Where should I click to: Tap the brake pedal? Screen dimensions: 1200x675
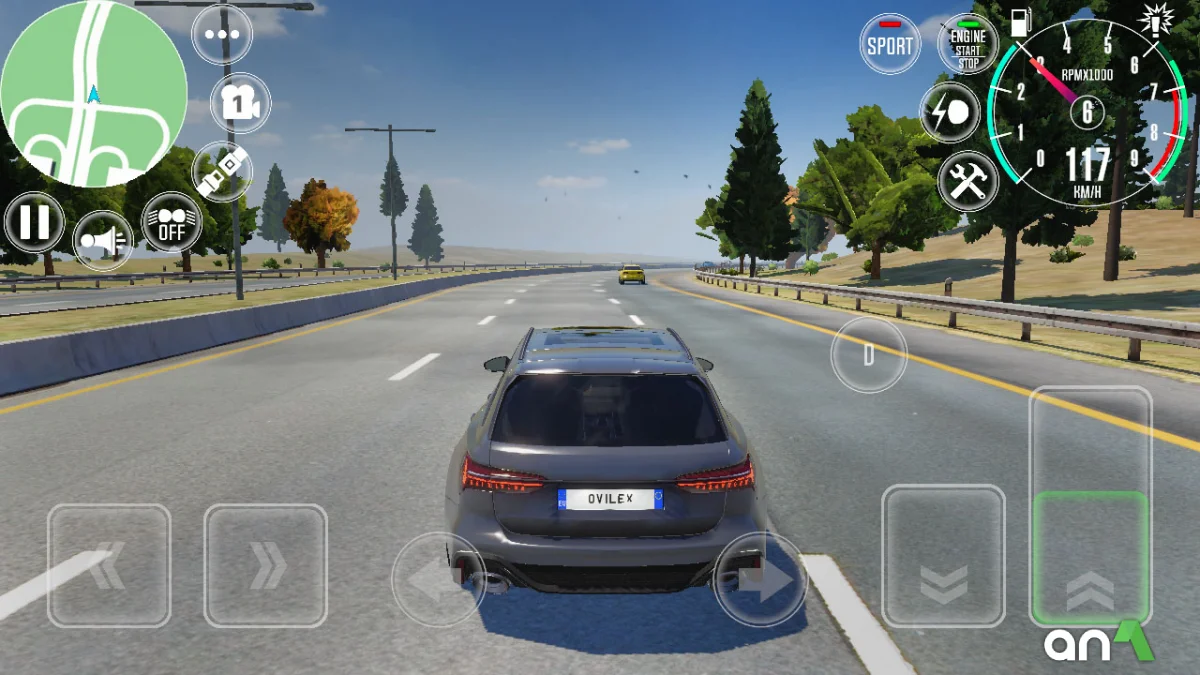(x=943, y=556)
